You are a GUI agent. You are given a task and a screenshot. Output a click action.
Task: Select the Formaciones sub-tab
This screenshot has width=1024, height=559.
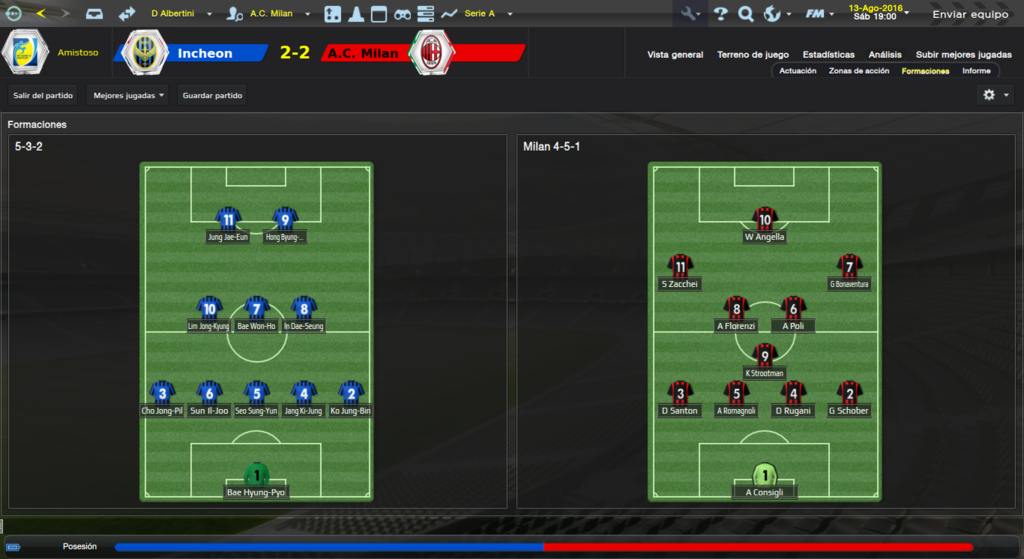tap(925, 71)
